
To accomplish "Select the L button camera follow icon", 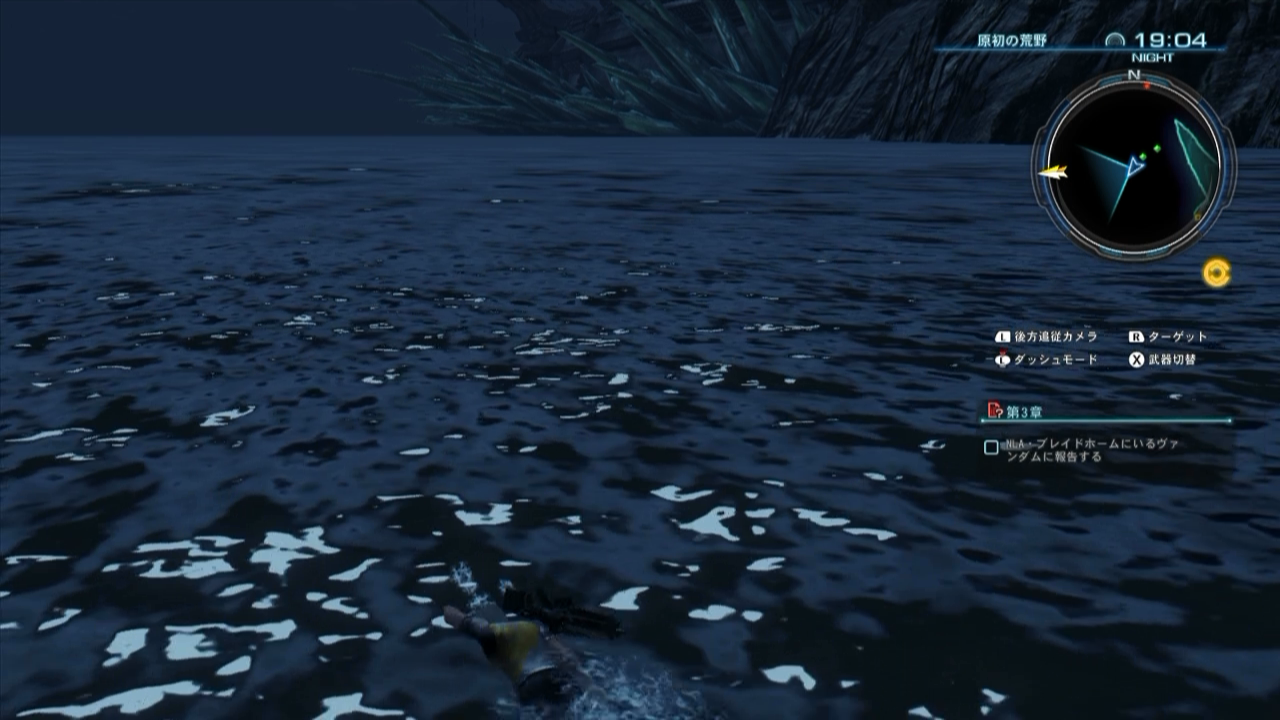I will click(x=1003, y=336).
